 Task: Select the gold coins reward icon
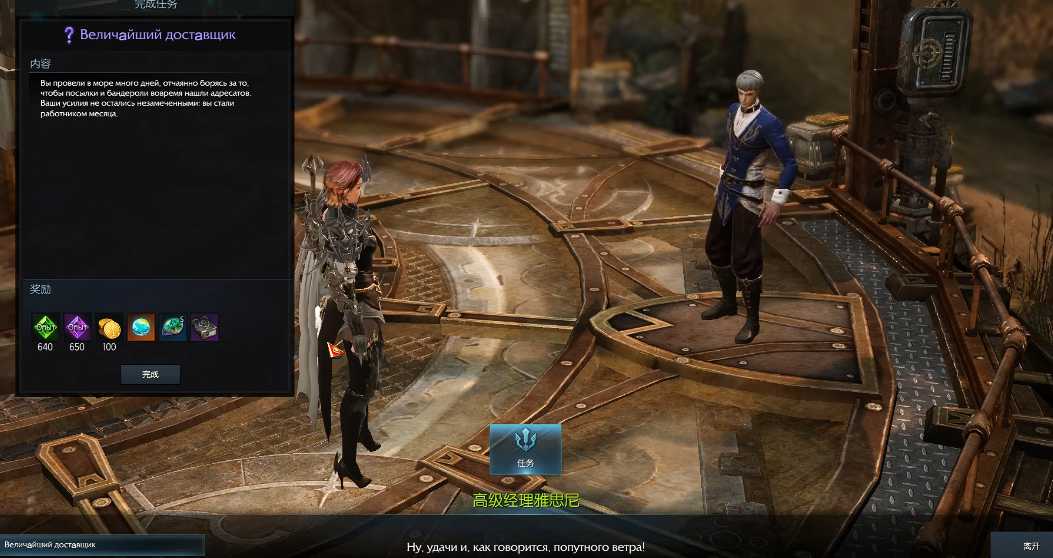click(x=109, y=327)
